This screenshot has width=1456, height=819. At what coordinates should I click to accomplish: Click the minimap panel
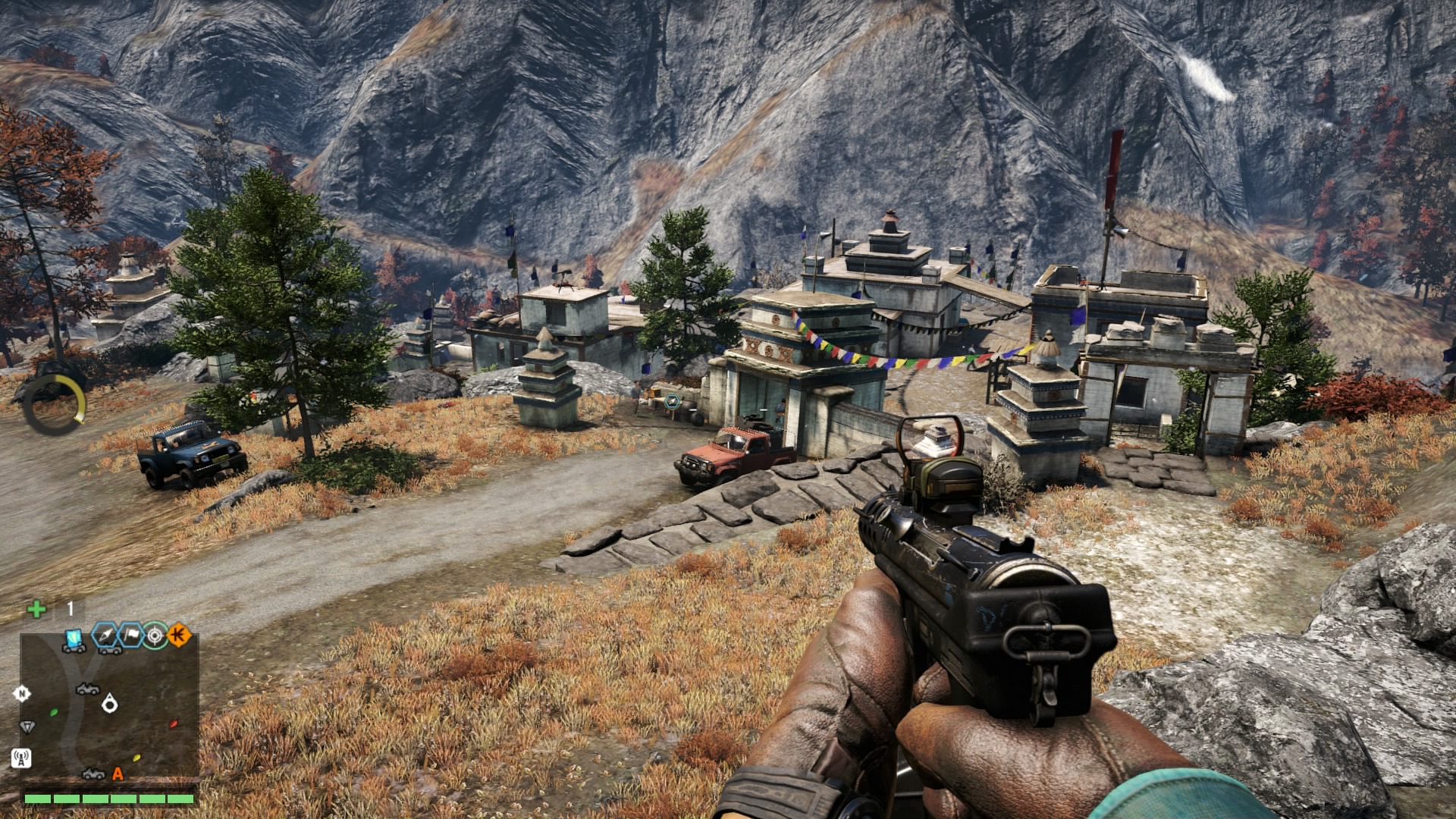[109, 706]
